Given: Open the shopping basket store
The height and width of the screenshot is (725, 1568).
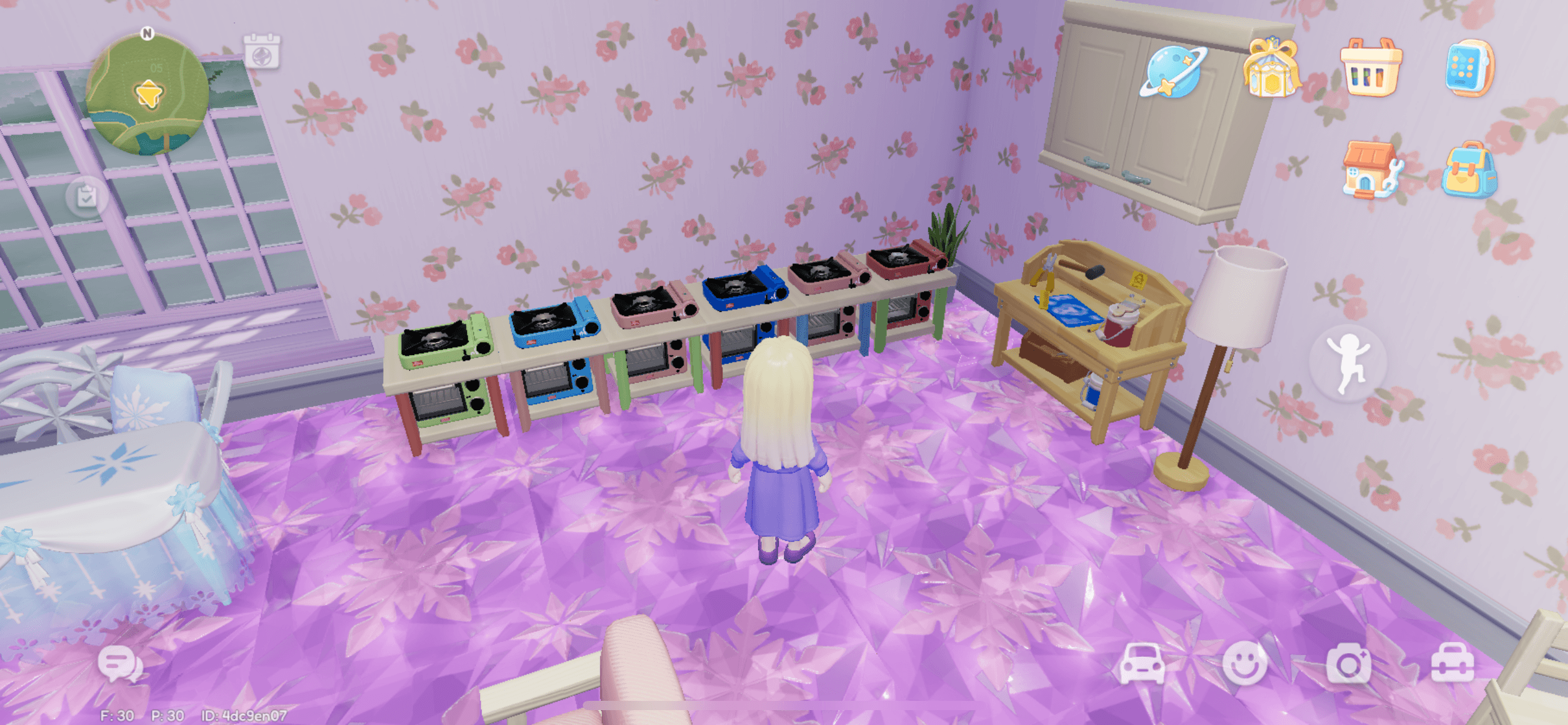Looking at the screenshot, I should (x=1370, y=68).
